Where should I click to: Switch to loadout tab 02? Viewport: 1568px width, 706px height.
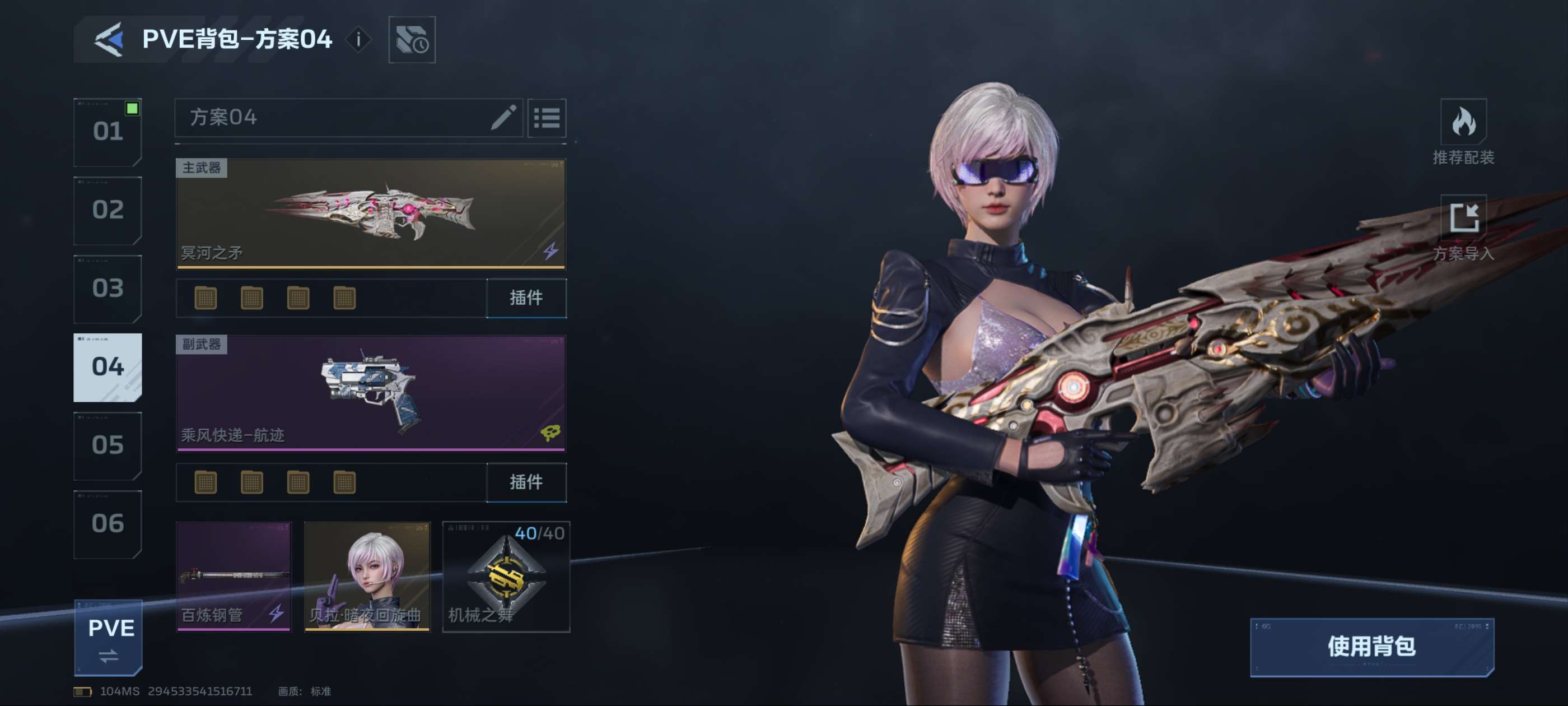coord(108,210)
